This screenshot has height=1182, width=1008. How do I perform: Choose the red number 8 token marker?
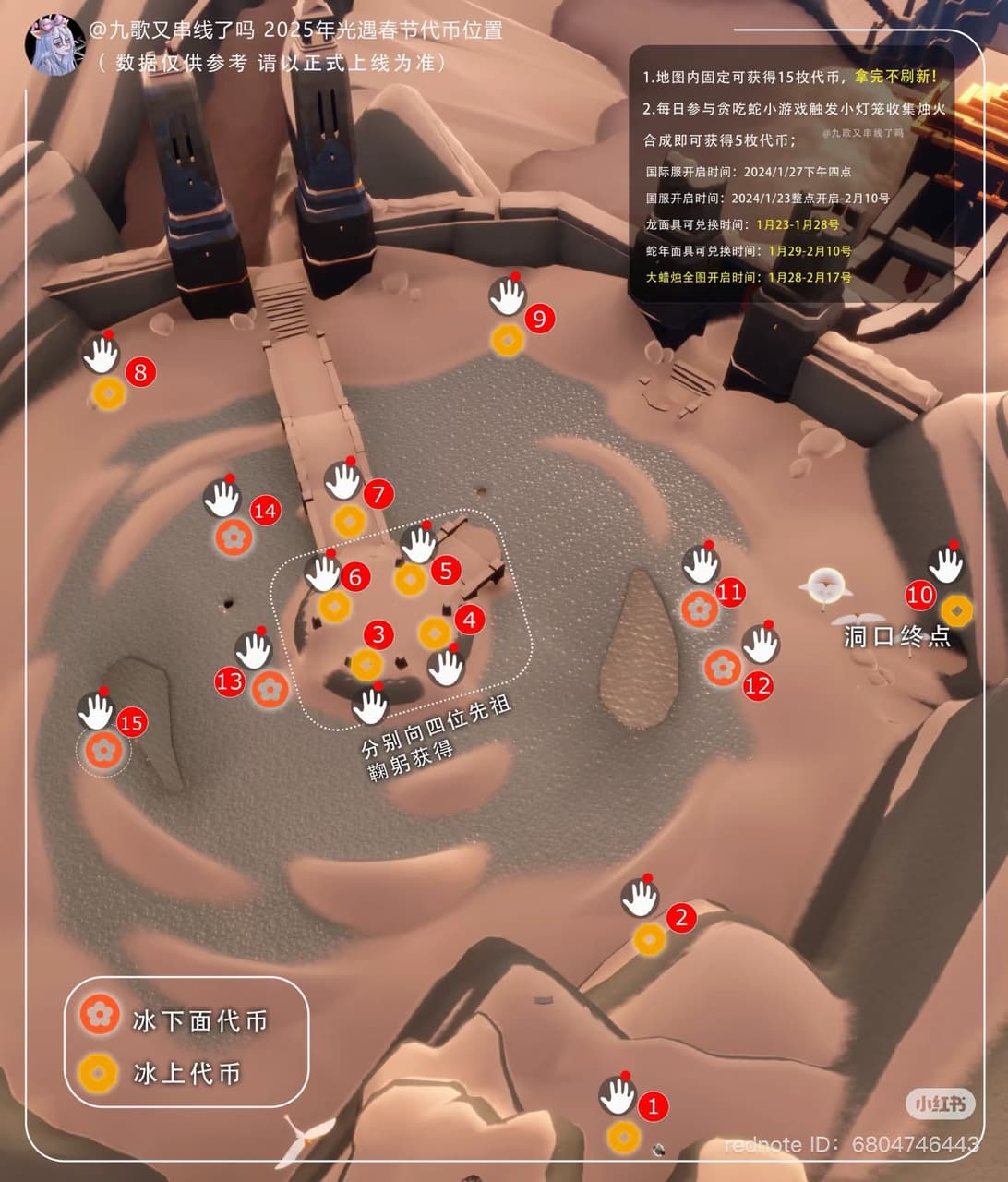click(x=140, y=372)
